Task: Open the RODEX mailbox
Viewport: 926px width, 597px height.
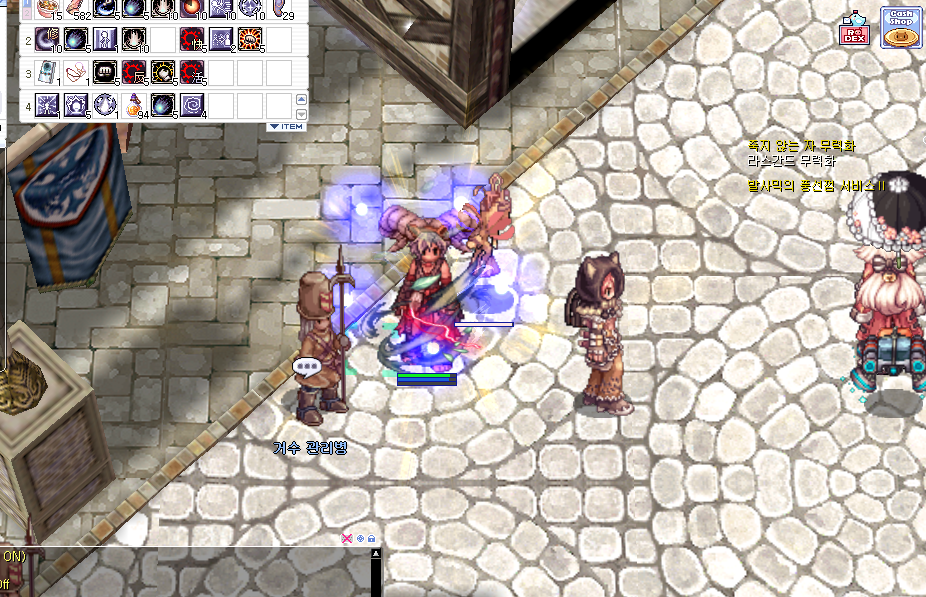Action: [x=857, y=30]
